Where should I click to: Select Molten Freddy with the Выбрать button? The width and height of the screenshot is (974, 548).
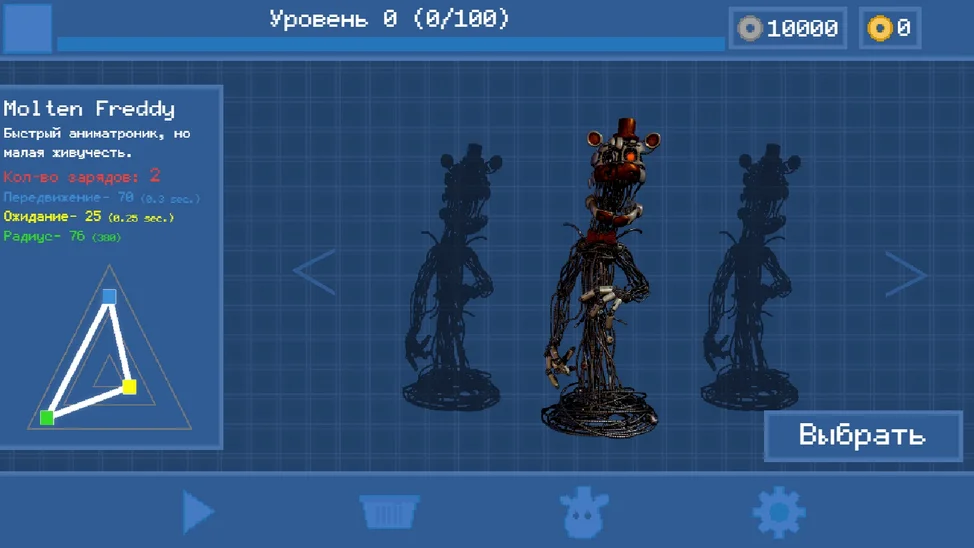(862, 436)
